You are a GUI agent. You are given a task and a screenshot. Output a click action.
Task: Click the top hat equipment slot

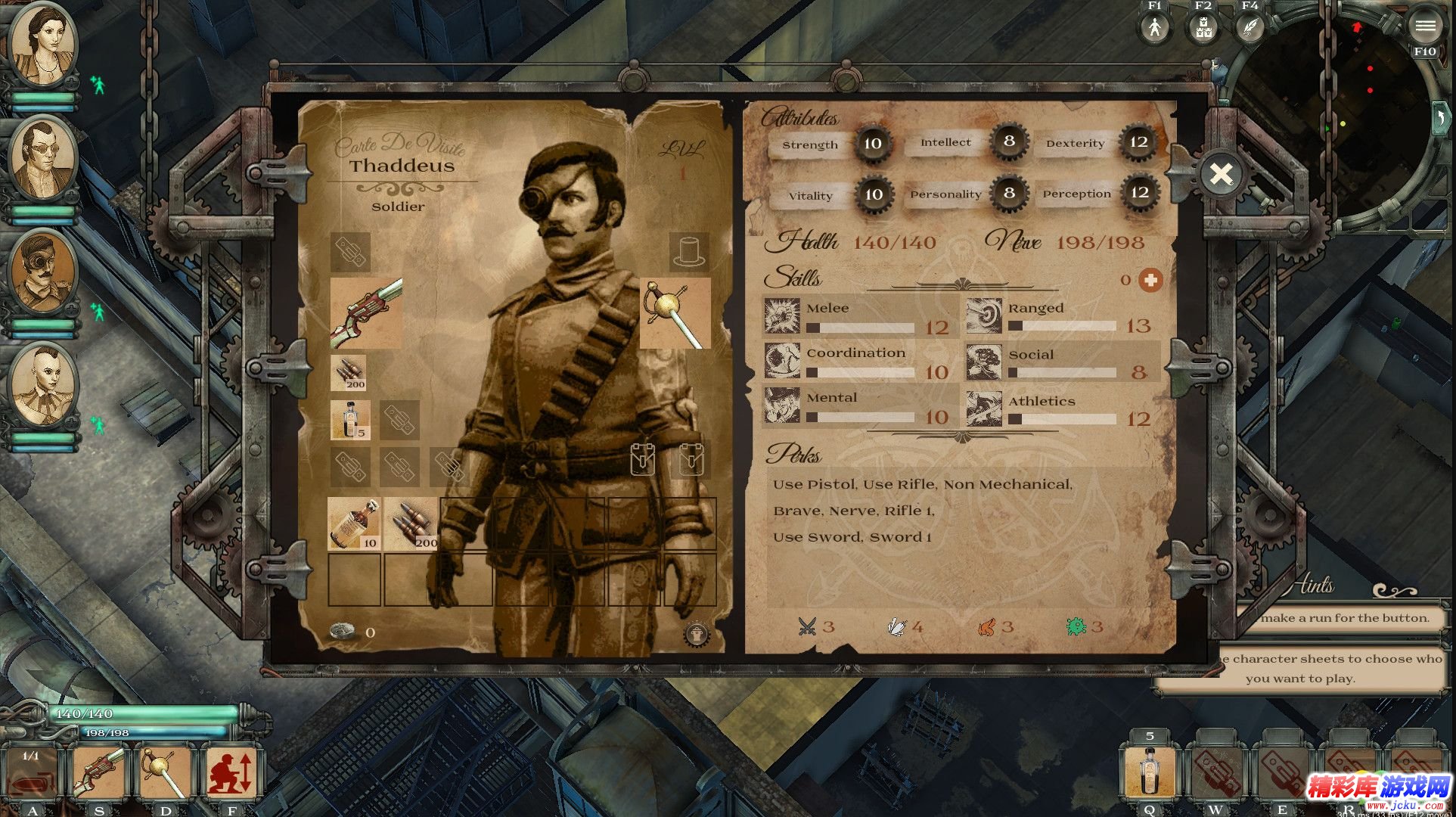(689, 251)
